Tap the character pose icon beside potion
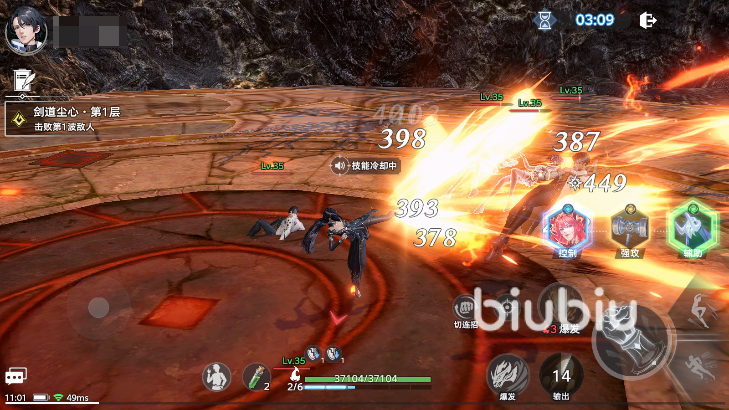The image size is (729, 410). (x=216, y=376)
